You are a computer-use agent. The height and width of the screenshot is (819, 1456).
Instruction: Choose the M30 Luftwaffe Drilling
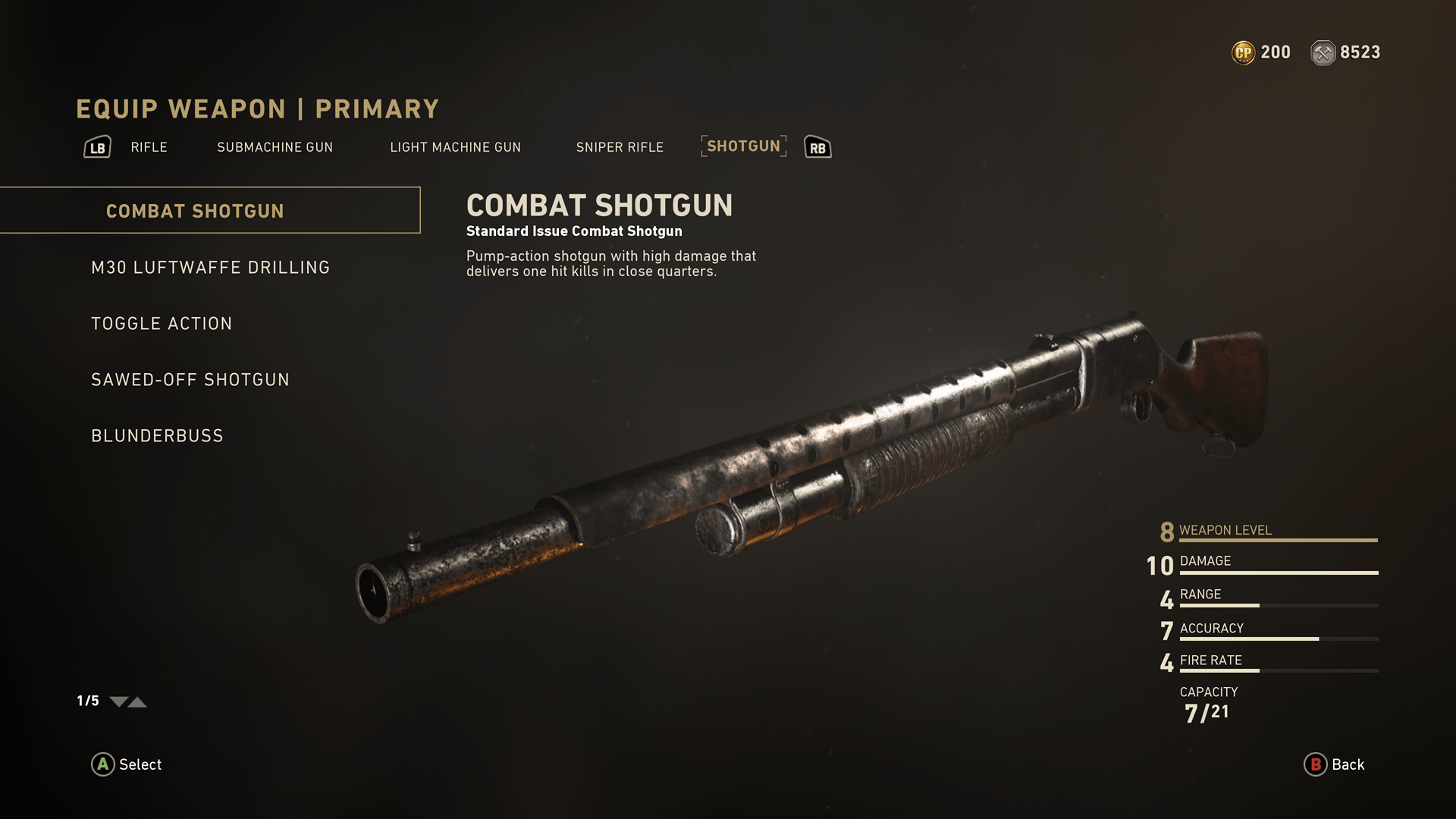click(210, 268)
